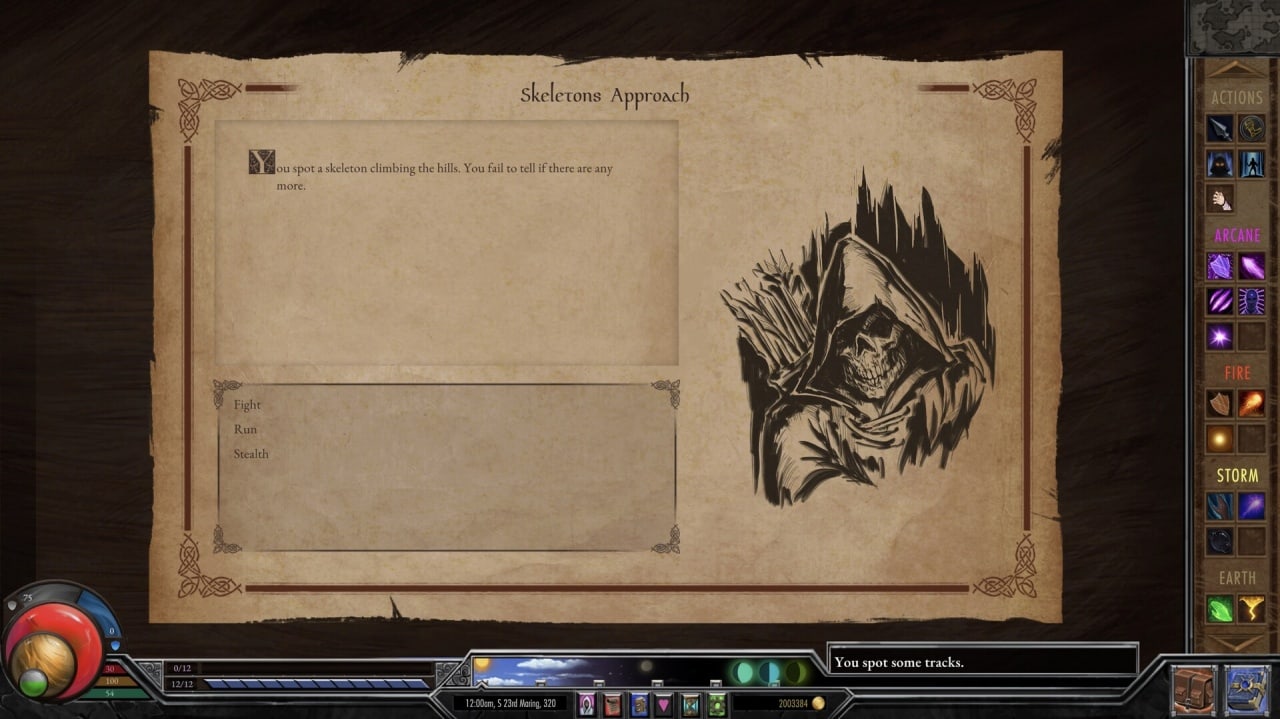Image resolution: width=1280 pixels, height=719 pixels.
Task: Use the grabbing hand action icon
Action: pos(1219,198)
